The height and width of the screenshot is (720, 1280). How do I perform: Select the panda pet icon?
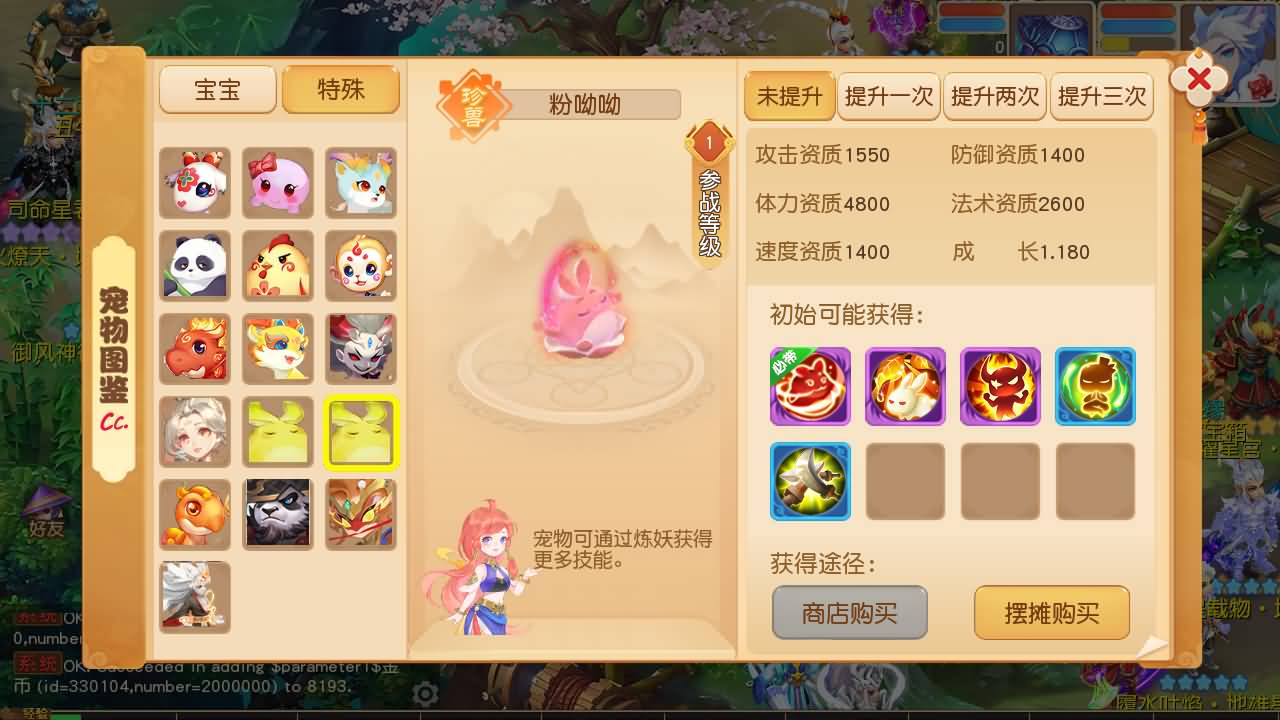[194, 265]
